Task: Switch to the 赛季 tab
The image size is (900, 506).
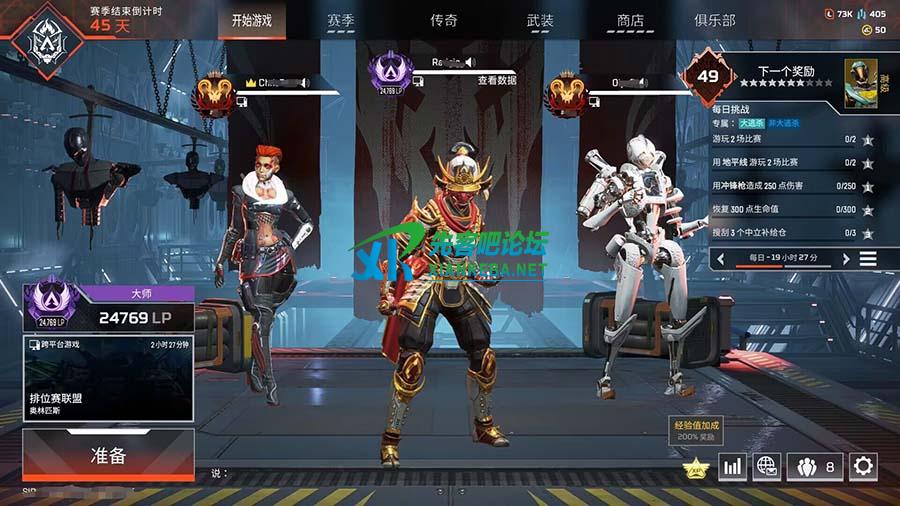Action: point(341,20)
